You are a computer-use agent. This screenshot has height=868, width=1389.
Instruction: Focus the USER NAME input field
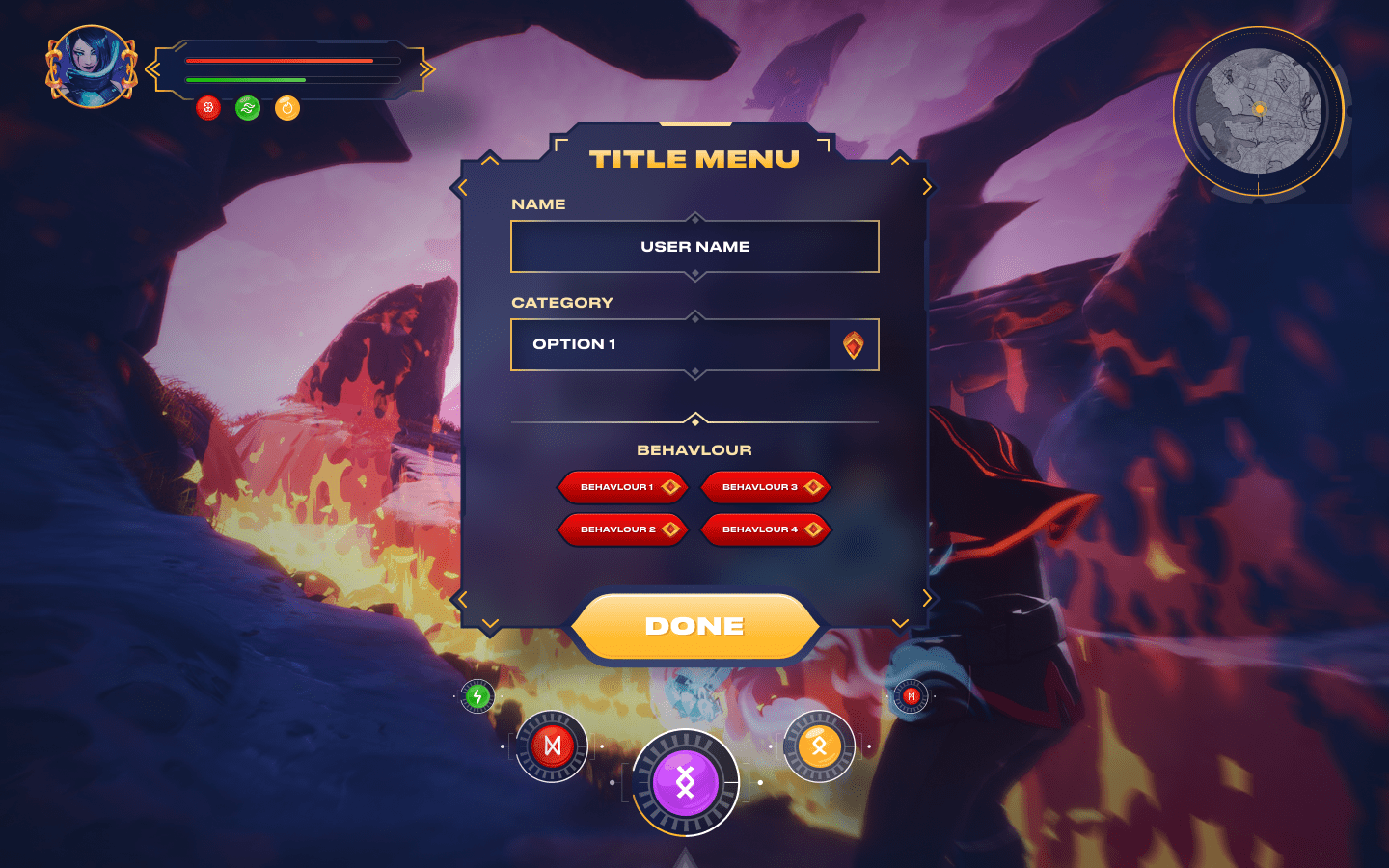(694, 247)
